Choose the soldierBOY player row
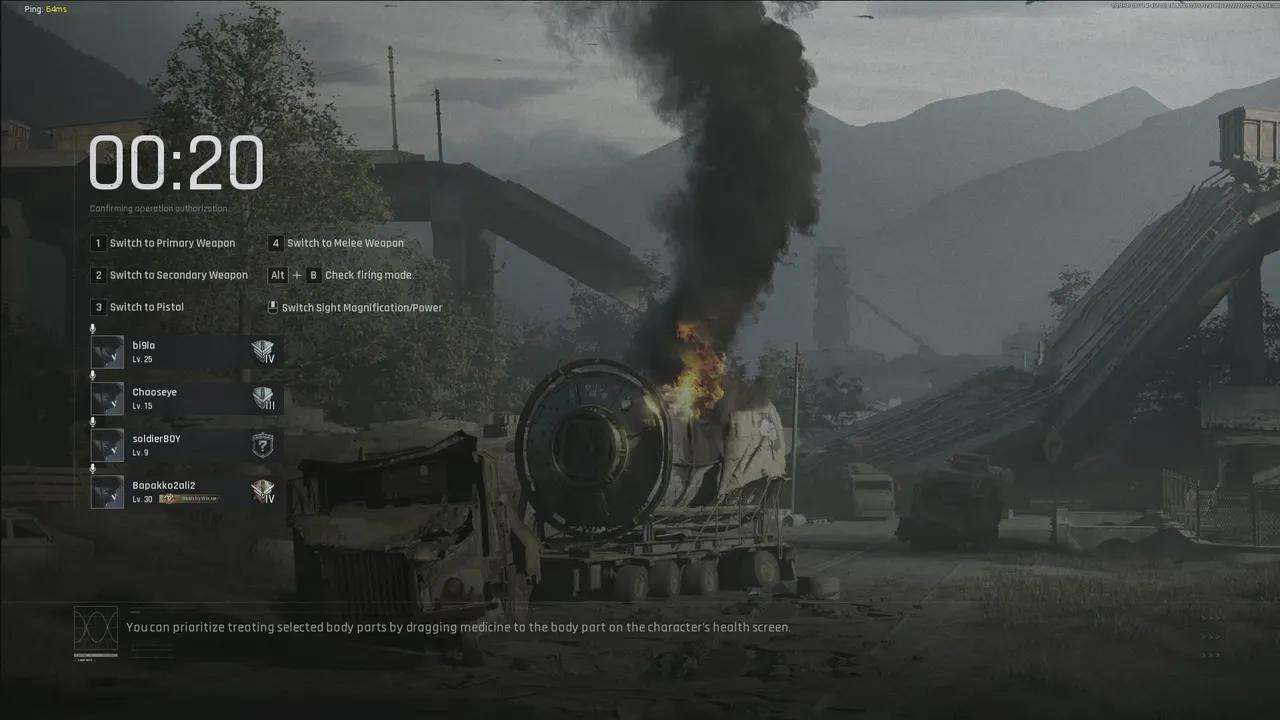The image size is (1280, 720). [x=185, y=445]
